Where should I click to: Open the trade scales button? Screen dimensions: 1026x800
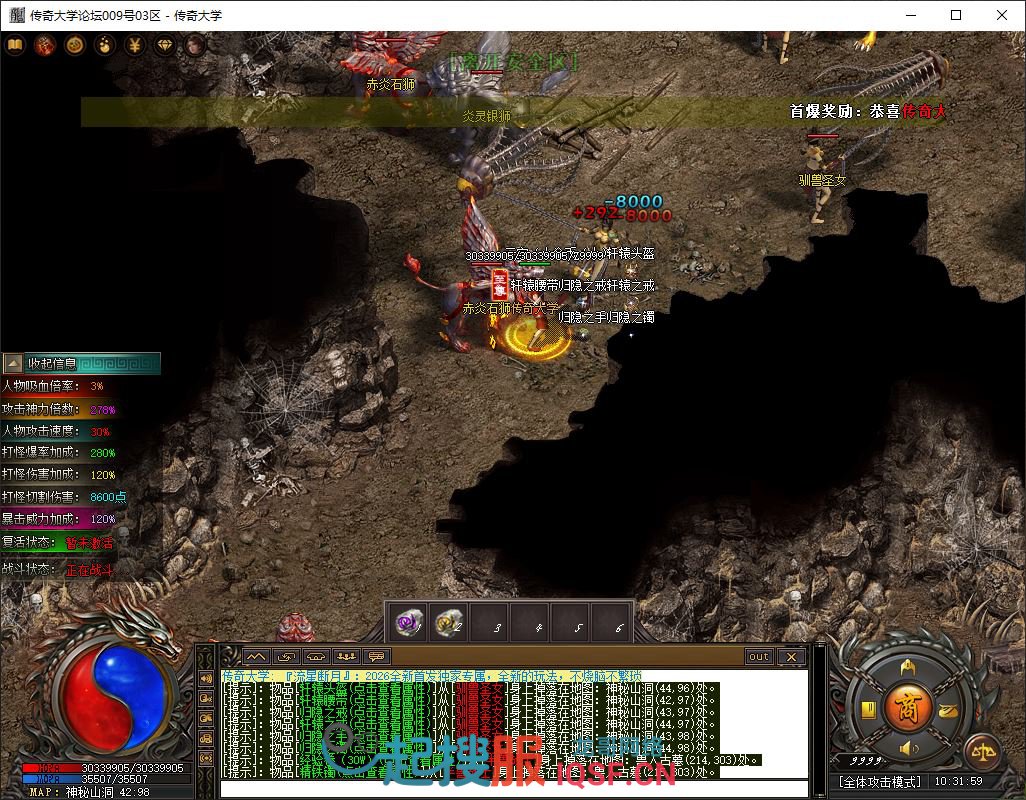981,752
